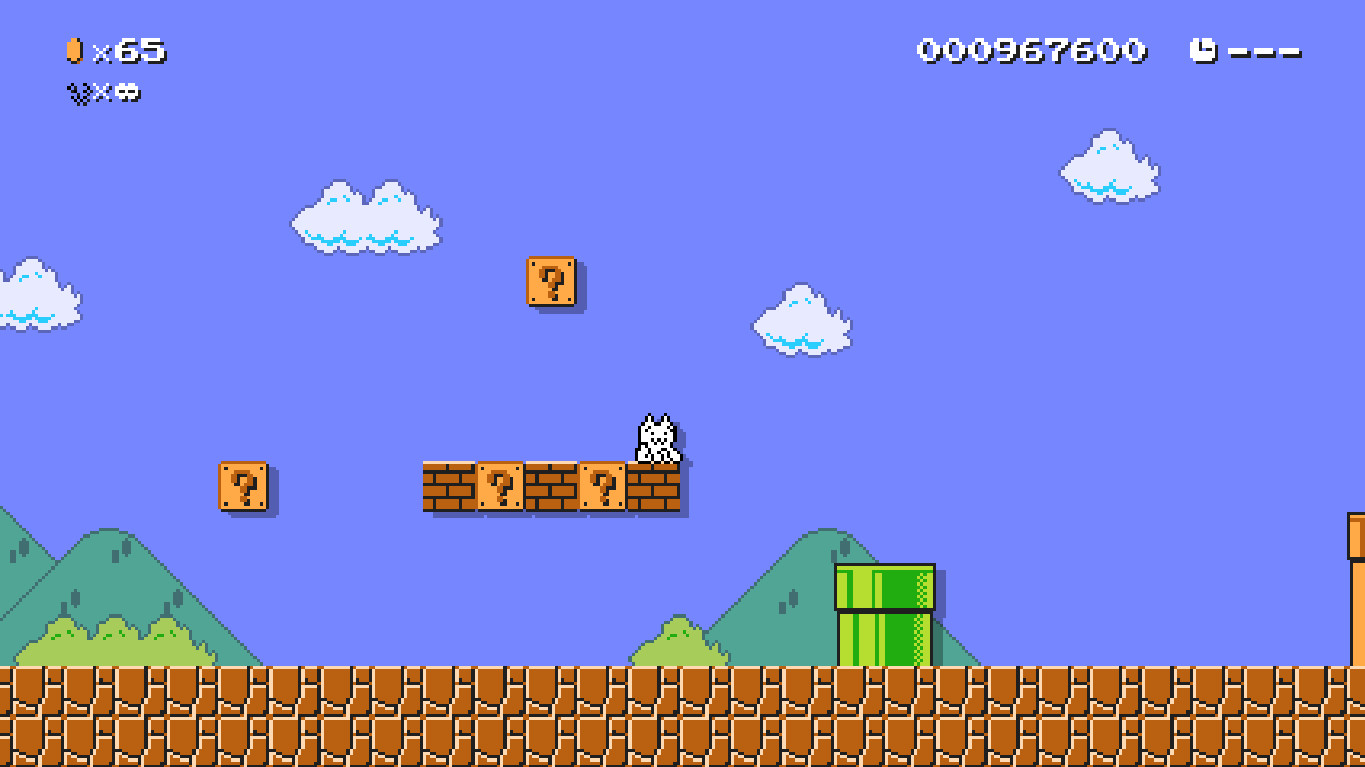Toggle the large cloud at top left

[365, 218]
